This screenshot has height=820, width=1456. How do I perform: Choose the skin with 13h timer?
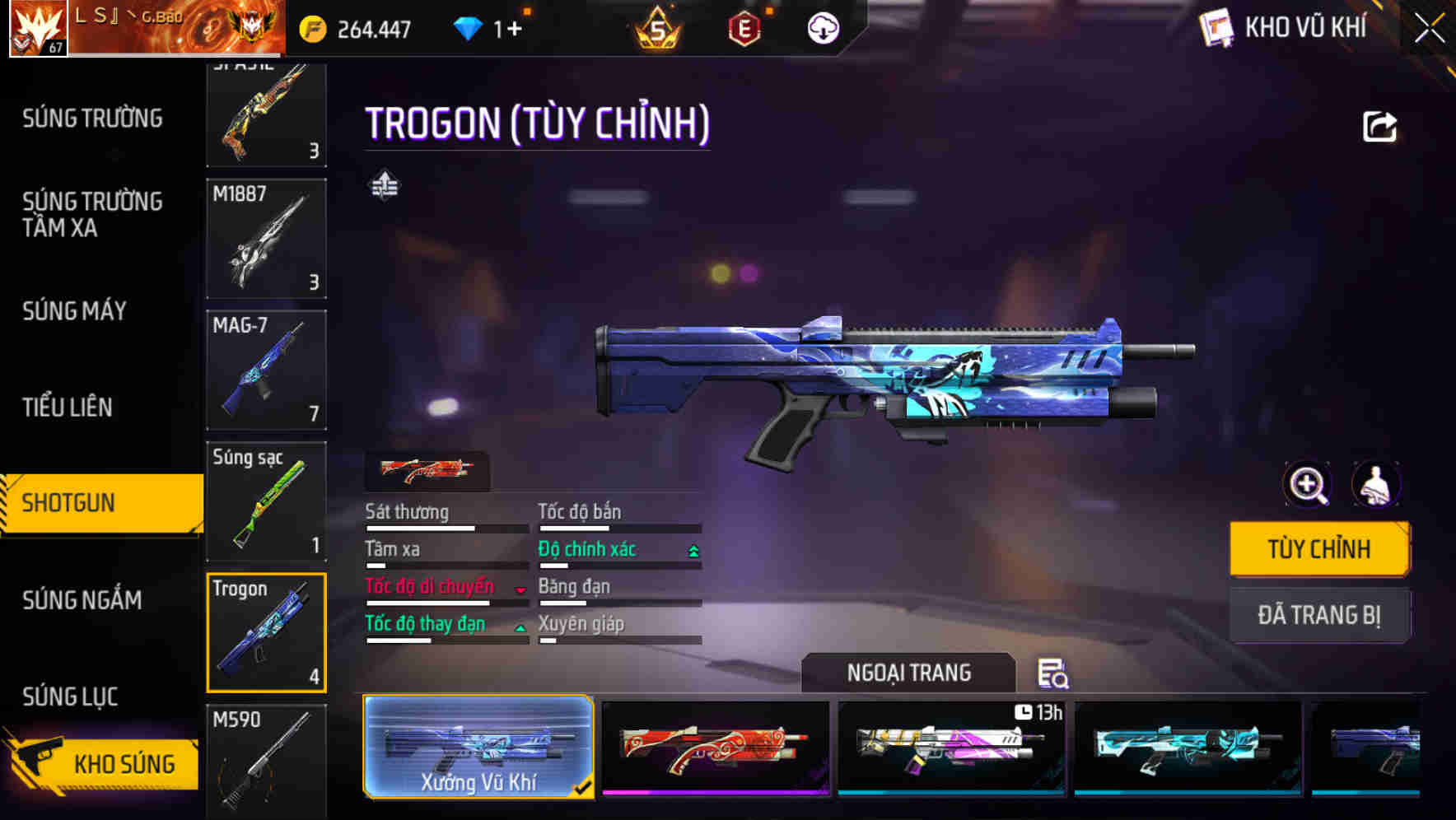click(x=951, y=747)
